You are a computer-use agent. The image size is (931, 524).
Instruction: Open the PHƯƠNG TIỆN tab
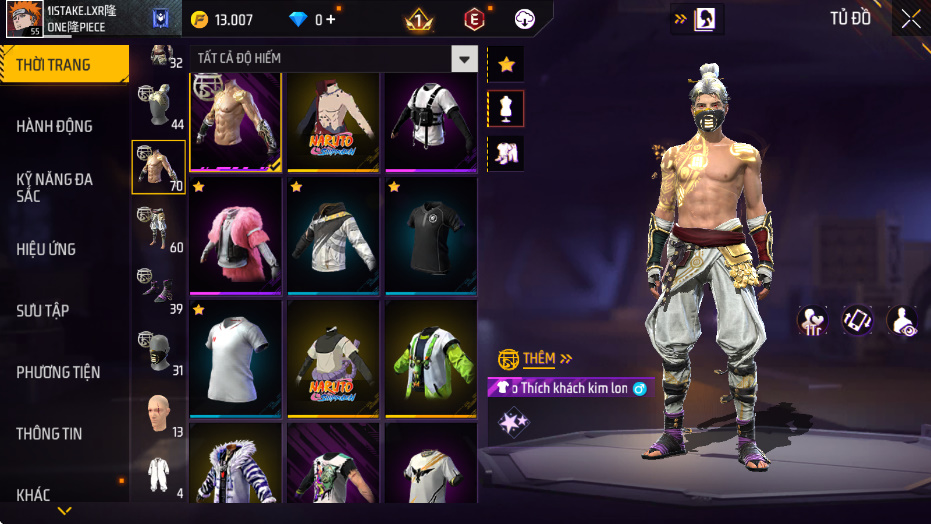pos(58,372)
